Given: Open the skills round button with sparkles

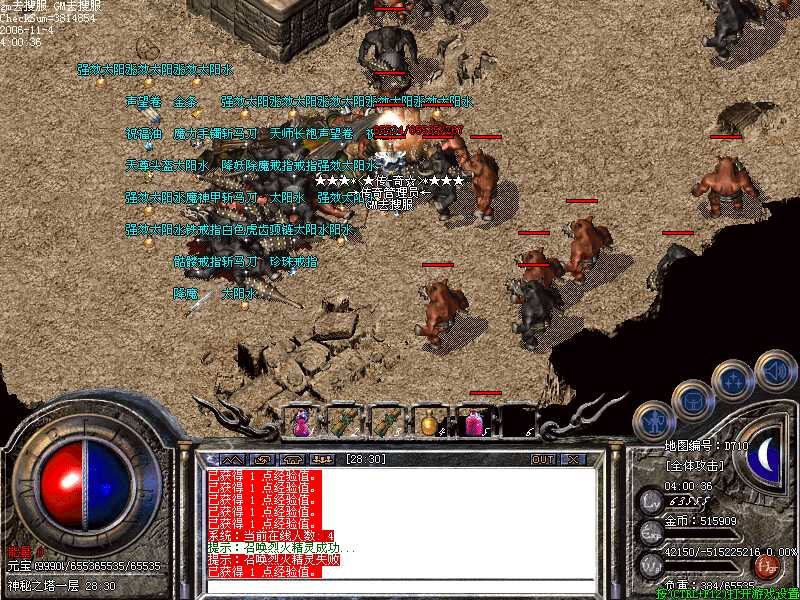Looking at the screenshot, I should coord(732,380).
